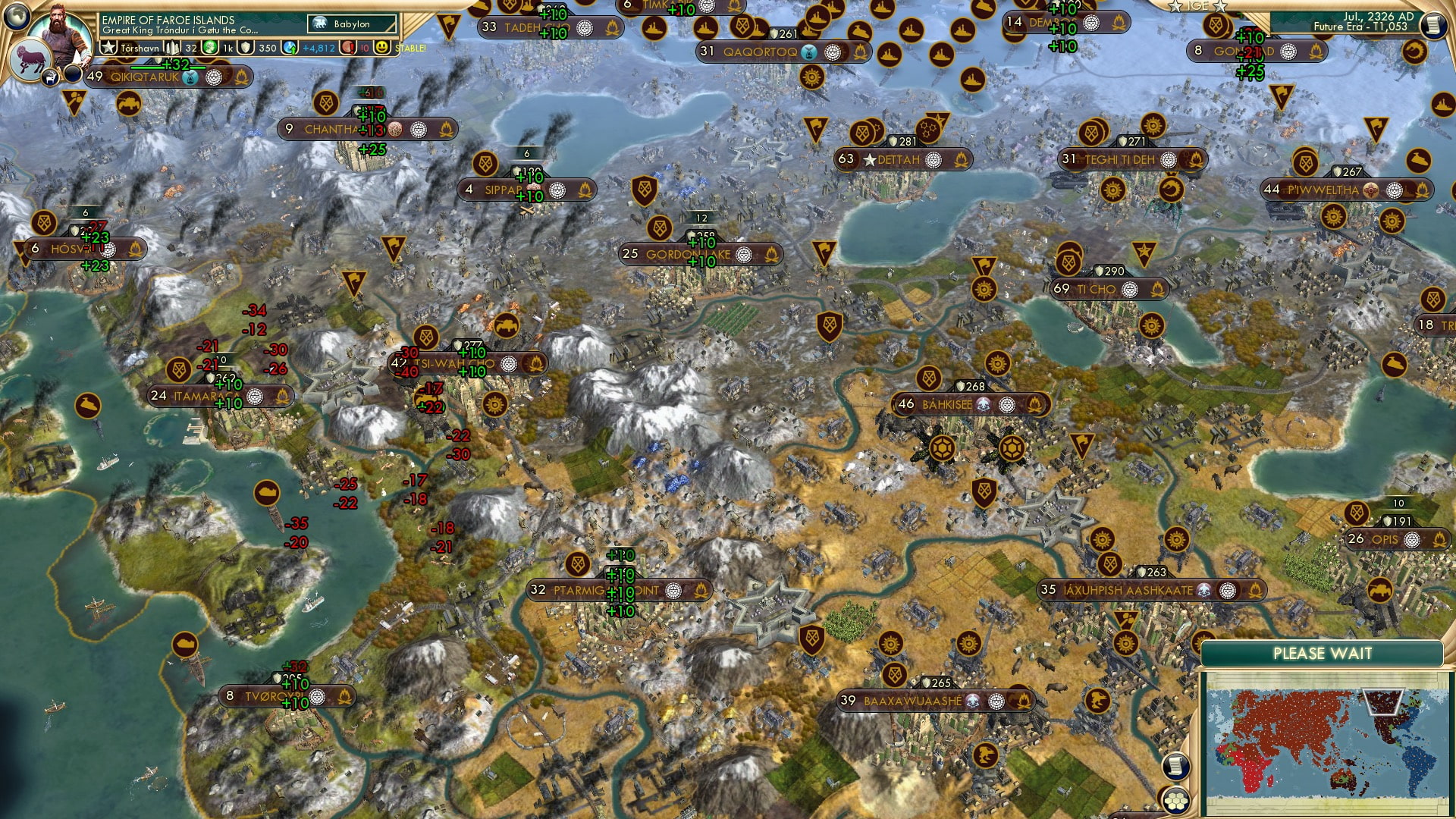Image resolution: width=1456 pixels, height=819 pixels.
Task: Click the yellow smiley stability icon
Action: [x=382, y=48]
